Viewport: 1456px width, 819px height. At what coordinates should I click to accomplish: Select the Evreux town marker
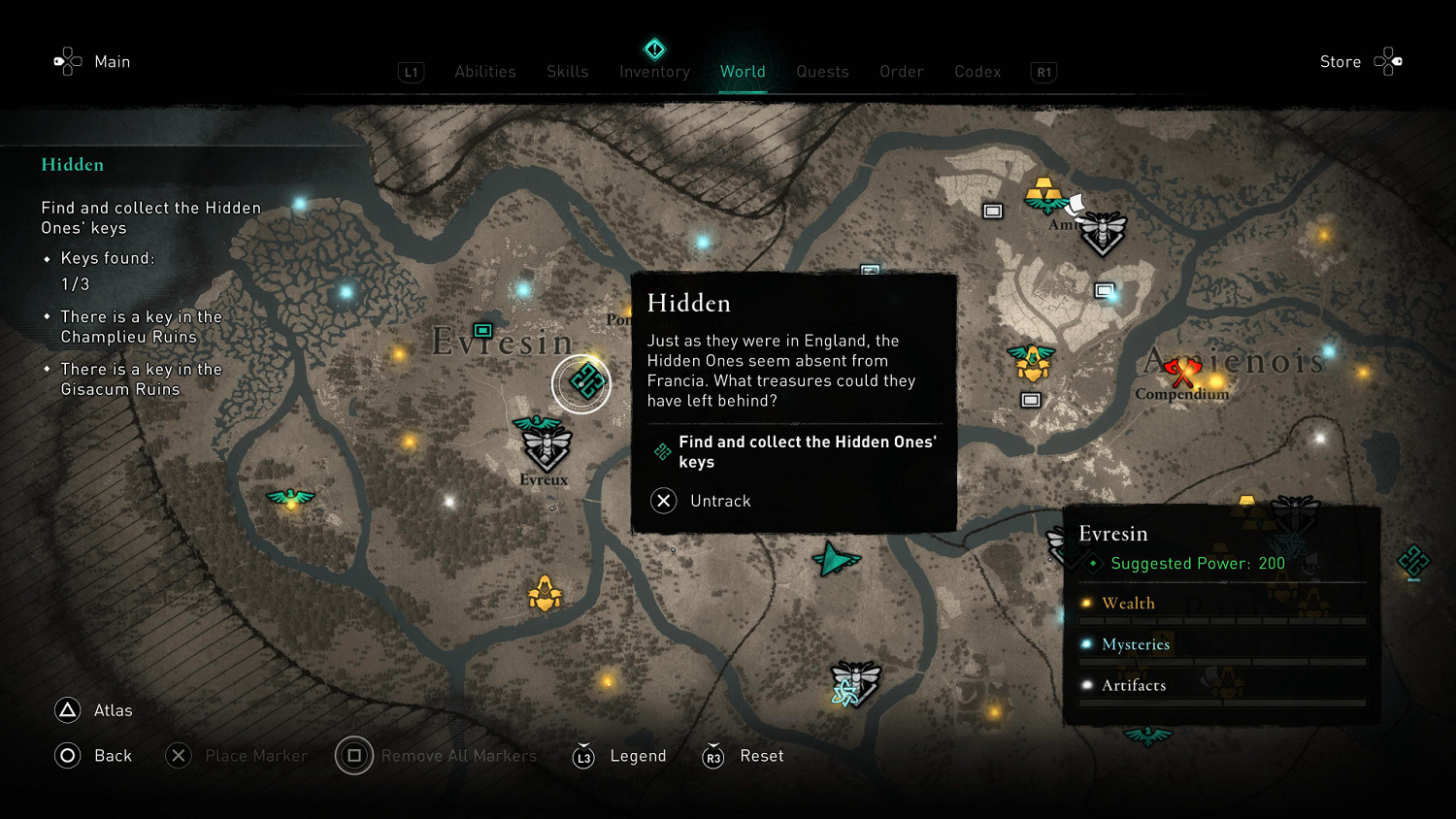pyautogui.click(x=546, y=448)
